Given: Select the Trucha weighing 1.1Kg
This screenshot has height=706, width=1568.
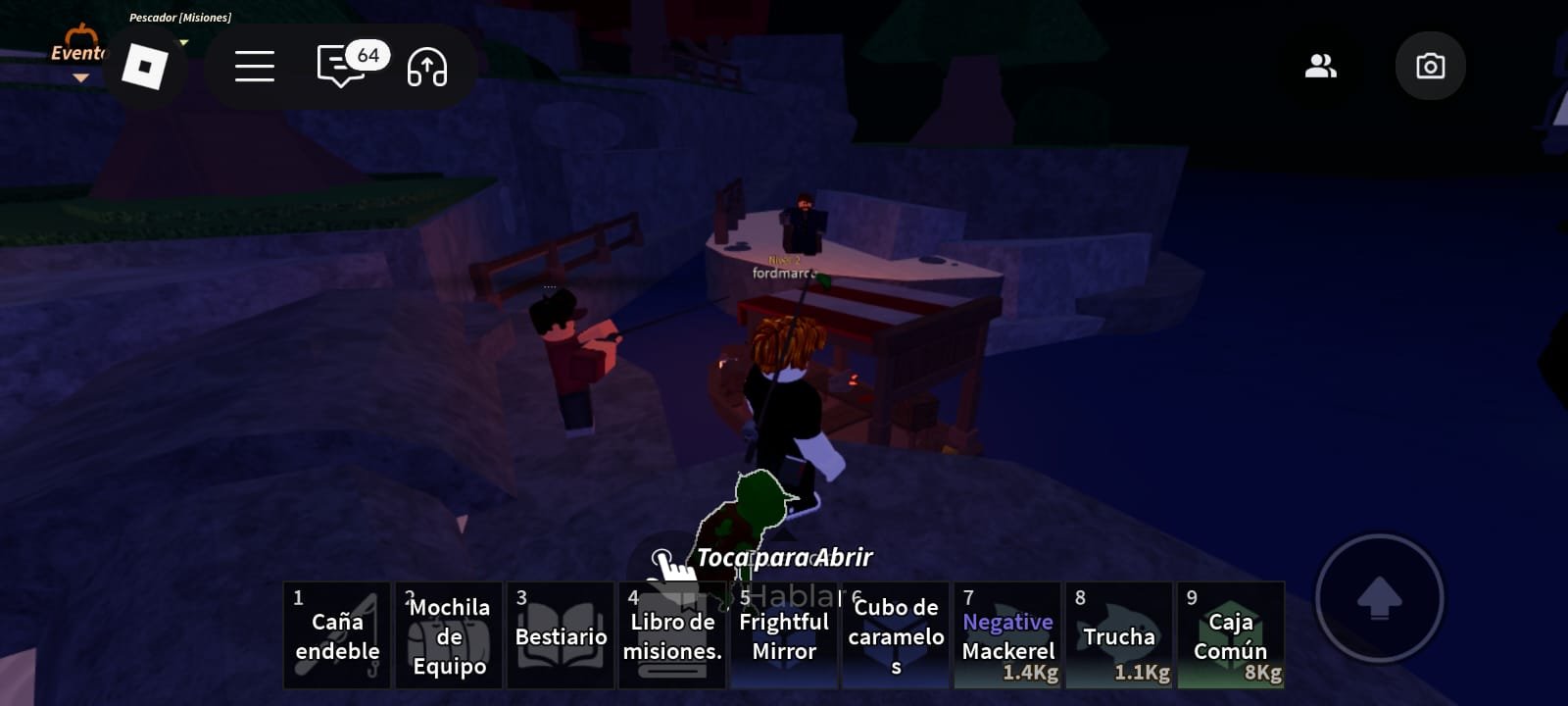Looking at the screenshot, I should (1119, 635).
